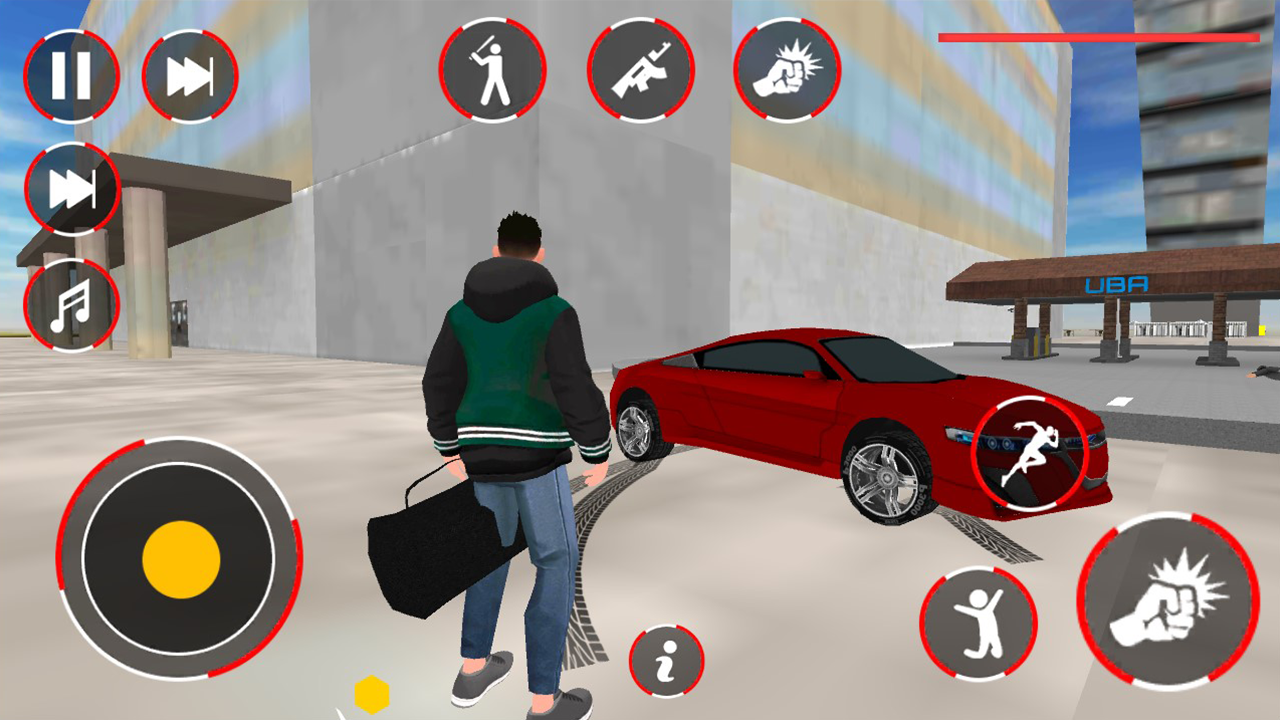Switch to fist-fighting mode

point(789,70)
